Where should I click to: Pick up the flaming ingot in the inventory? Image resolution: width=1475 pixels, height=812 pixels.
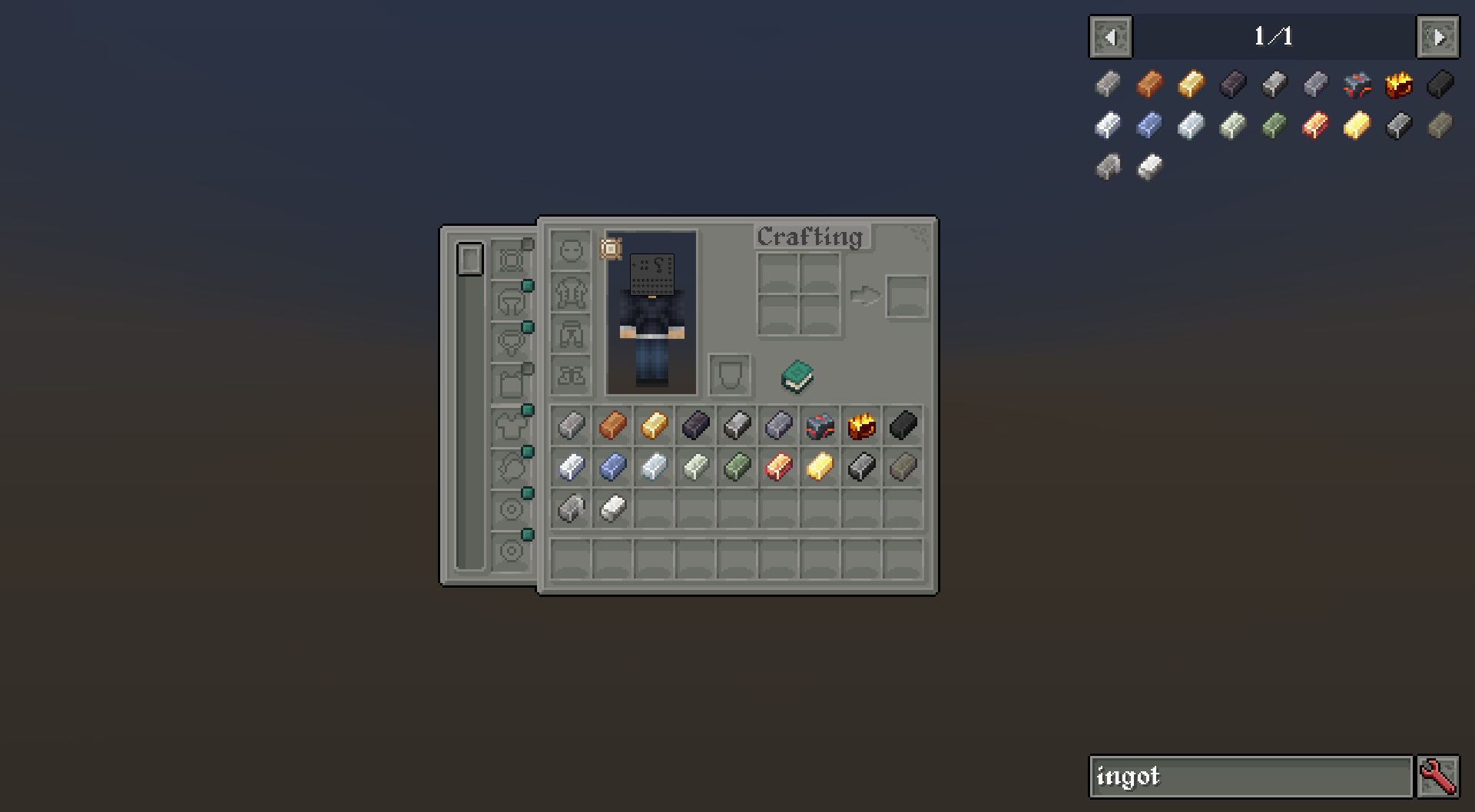pyautogui.click(x=861, y=425)
